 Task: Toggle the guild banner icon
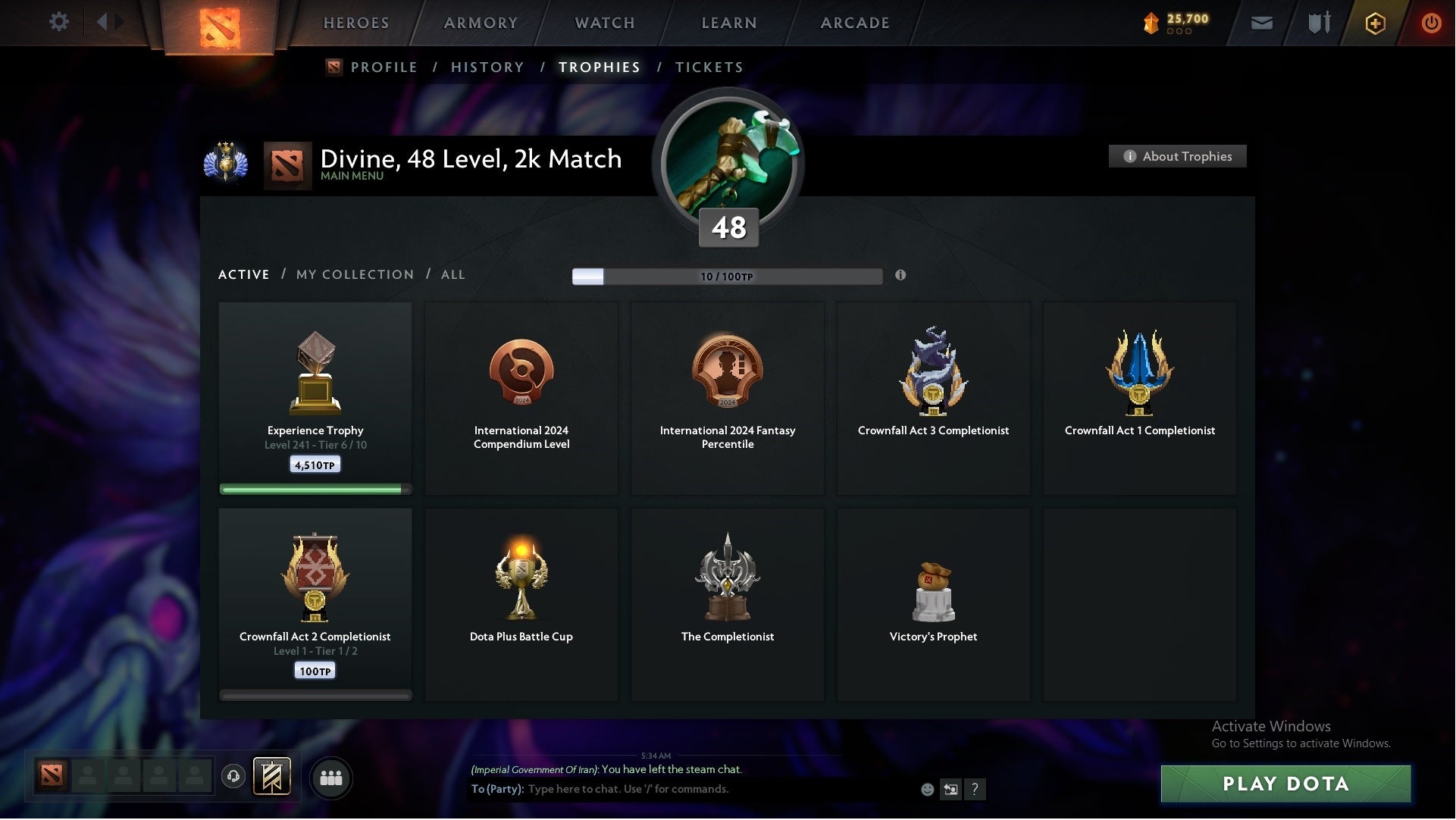click(273, 777)
